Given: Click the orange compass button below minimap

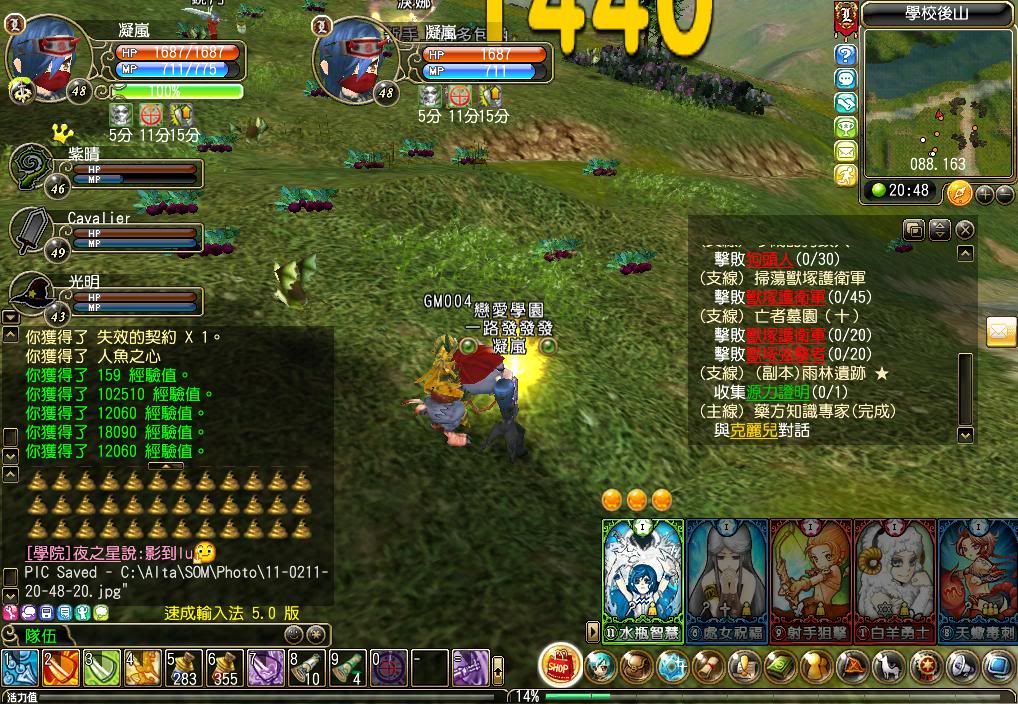Looking at the screenshot, I should (958, 192).
